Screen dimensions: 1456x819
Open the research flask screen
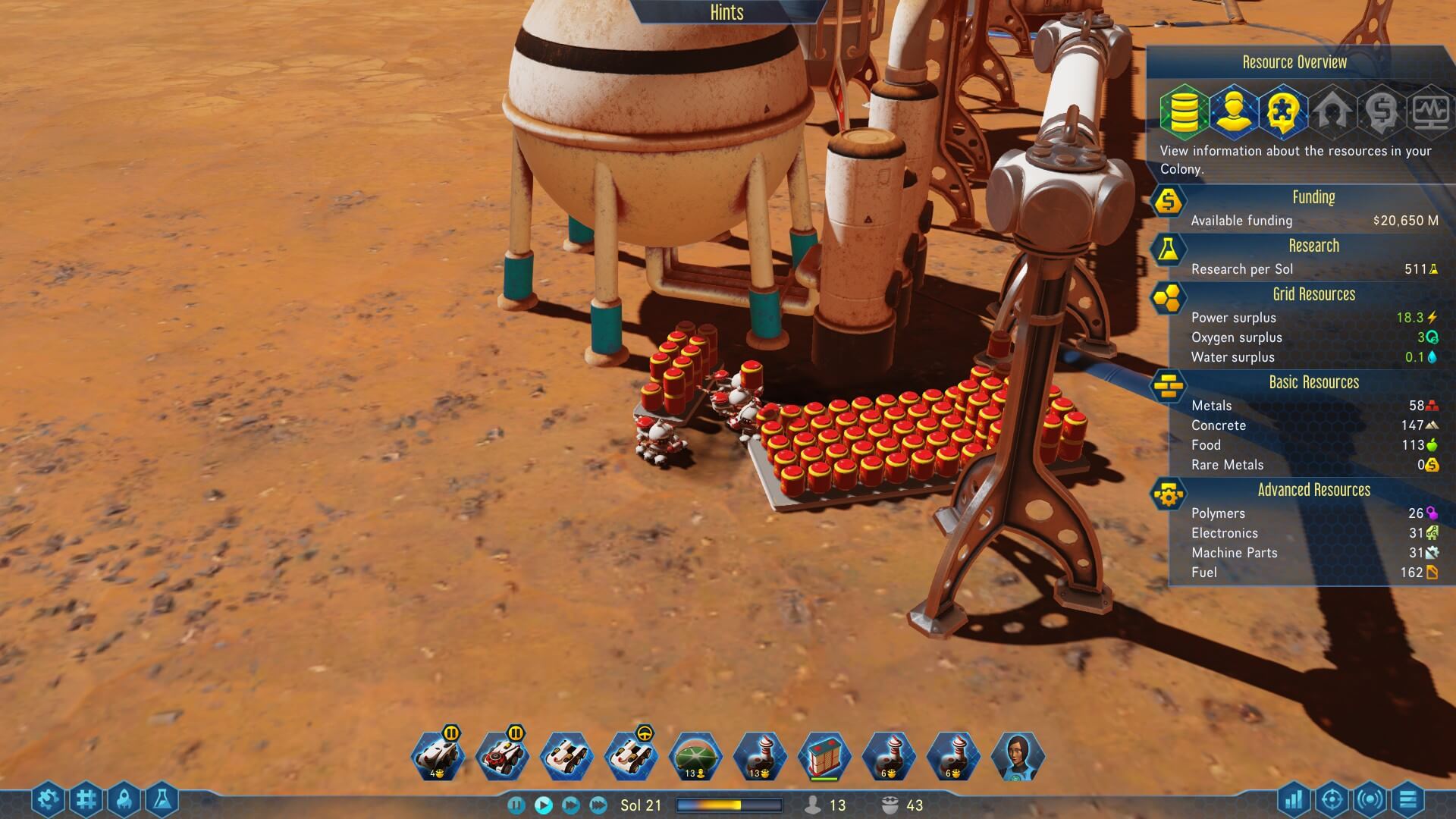(x=162, y=799)
